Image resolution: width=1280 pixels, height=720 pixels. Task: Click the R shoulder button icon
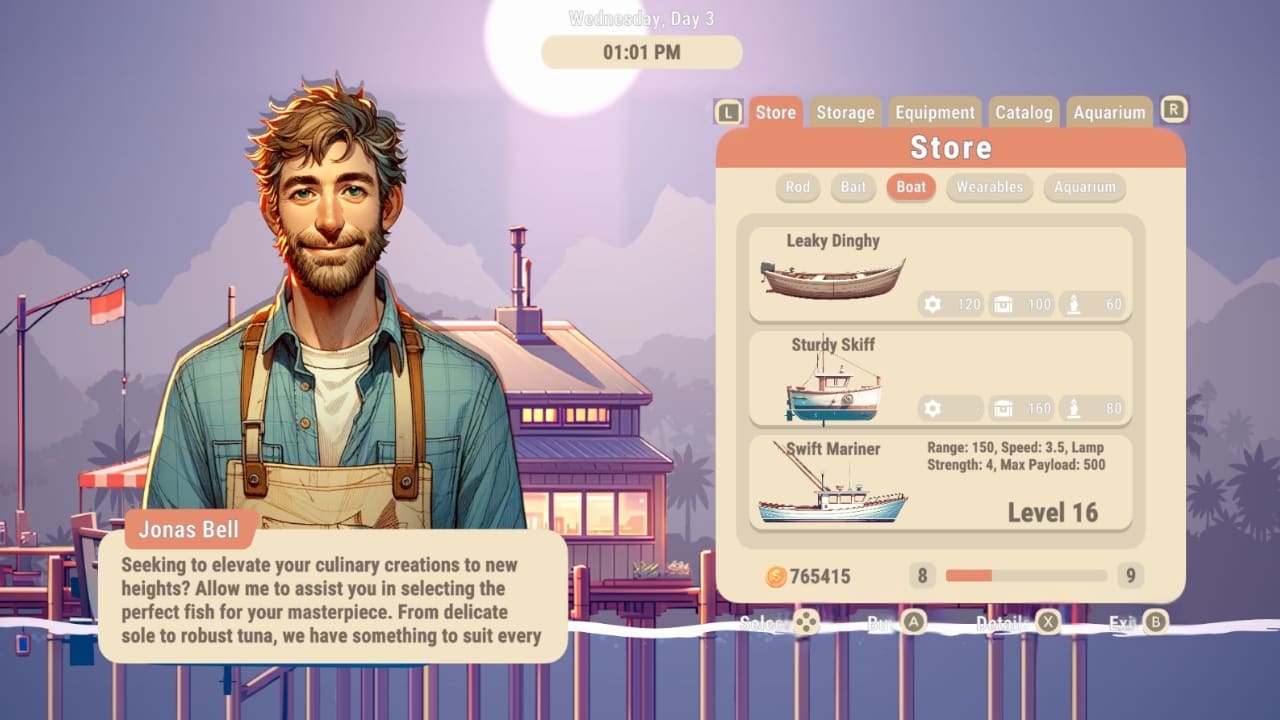(x=1174, y=110)
